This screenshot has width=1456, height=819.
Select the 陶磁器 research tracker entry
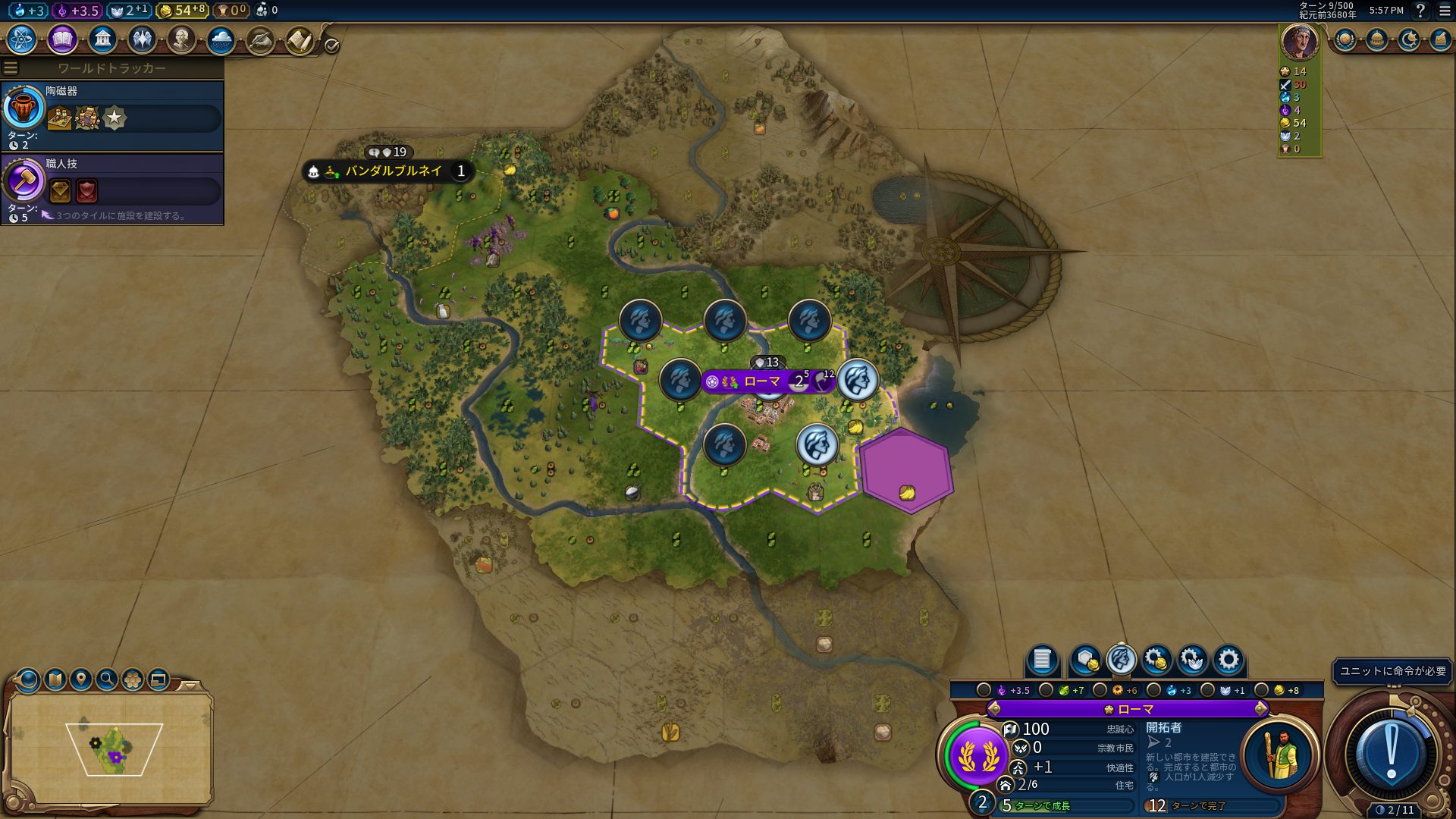click(x=112, y=116)
